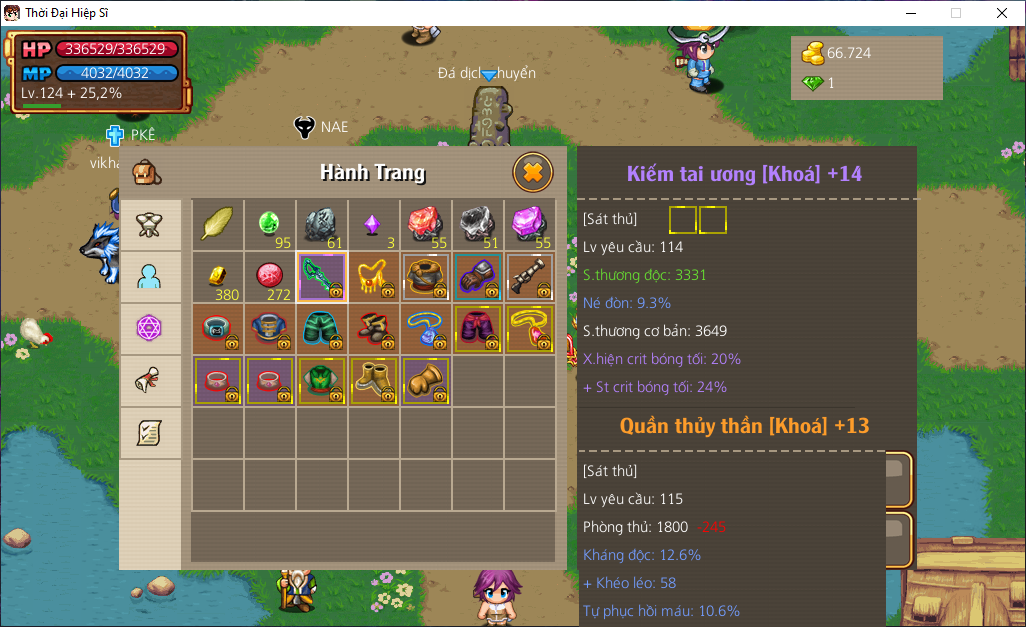Viewport: 1026px width, 627px height.
Task: Pick the red orb stack of 272
Action: click(270, 277)
